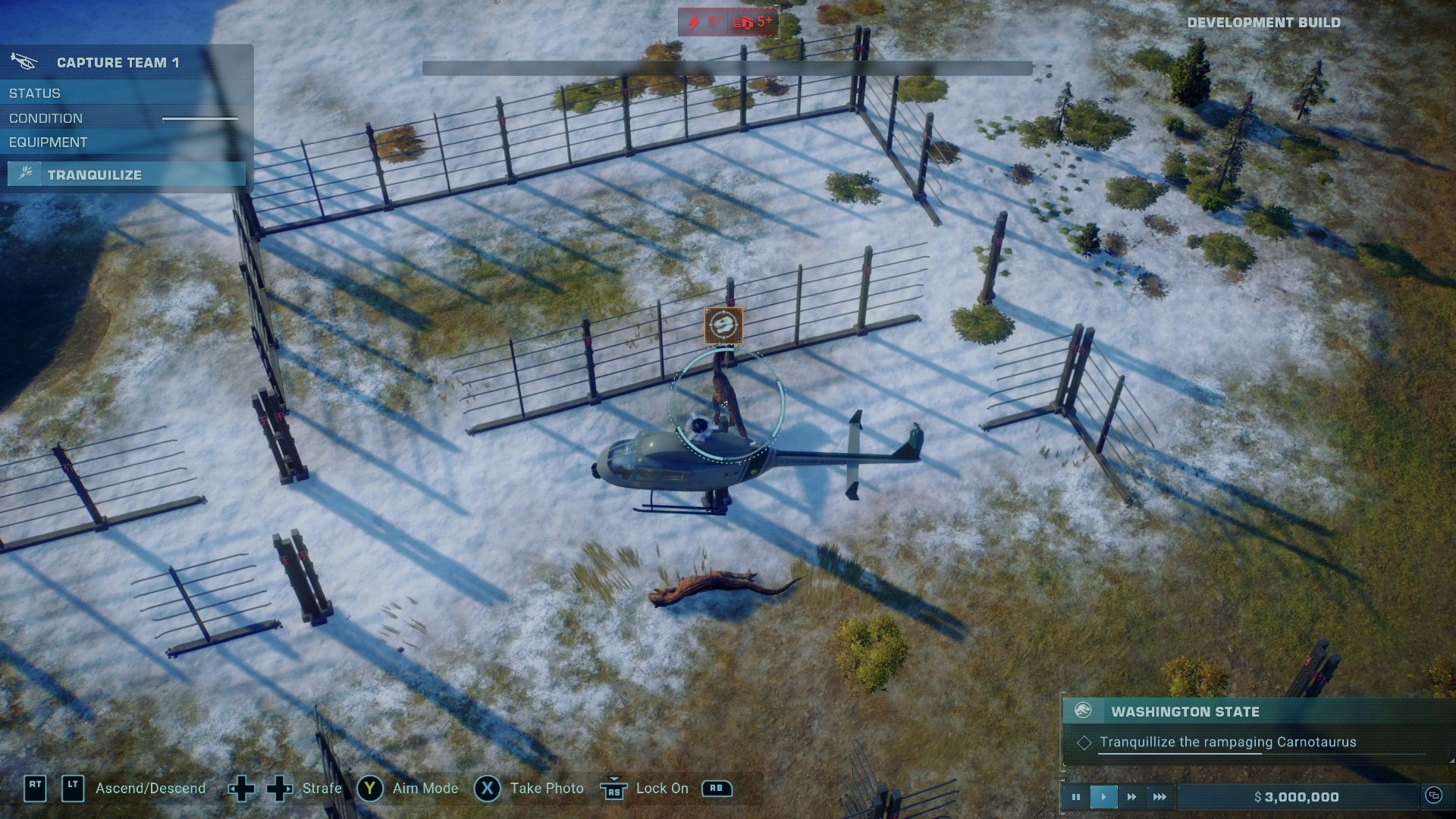Toggle Aim Mode via the Y prompt
The image size is (1456, 819).
pos(371,789)
